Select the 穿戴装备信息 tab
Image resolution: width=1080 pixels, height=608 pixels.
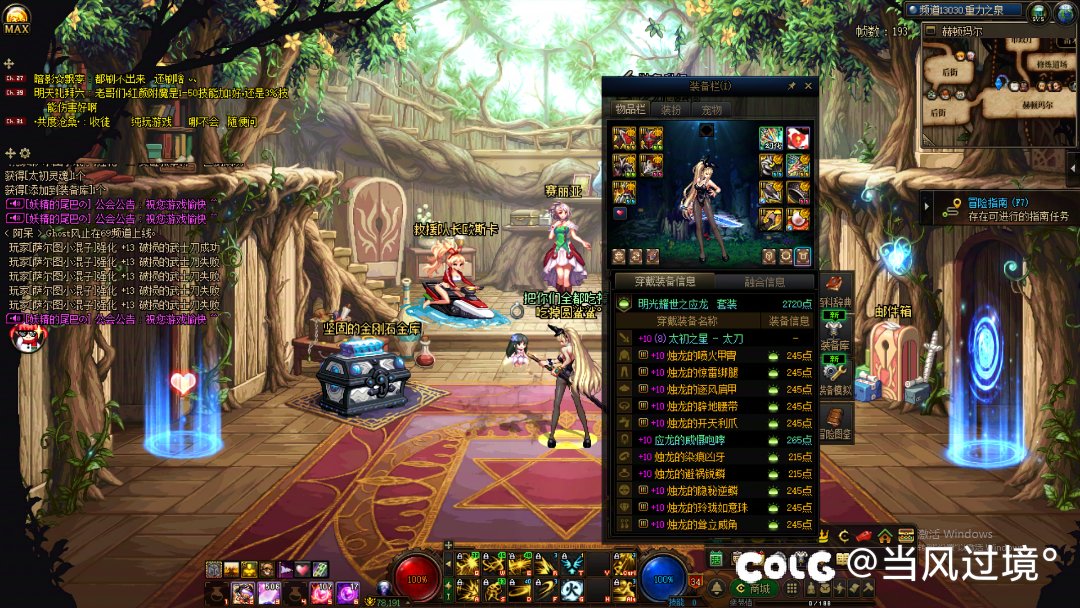pyautogui.click(x=662, y=282)
